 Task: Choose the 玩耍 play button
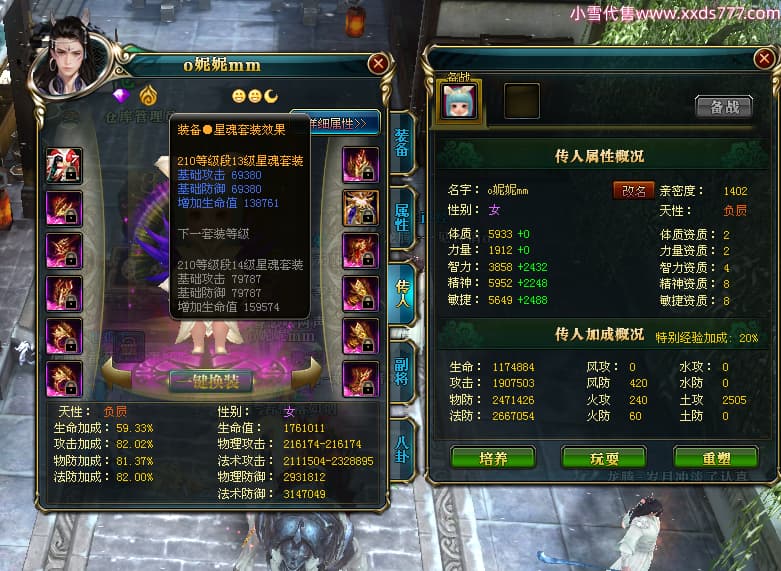tap(603, 458)
